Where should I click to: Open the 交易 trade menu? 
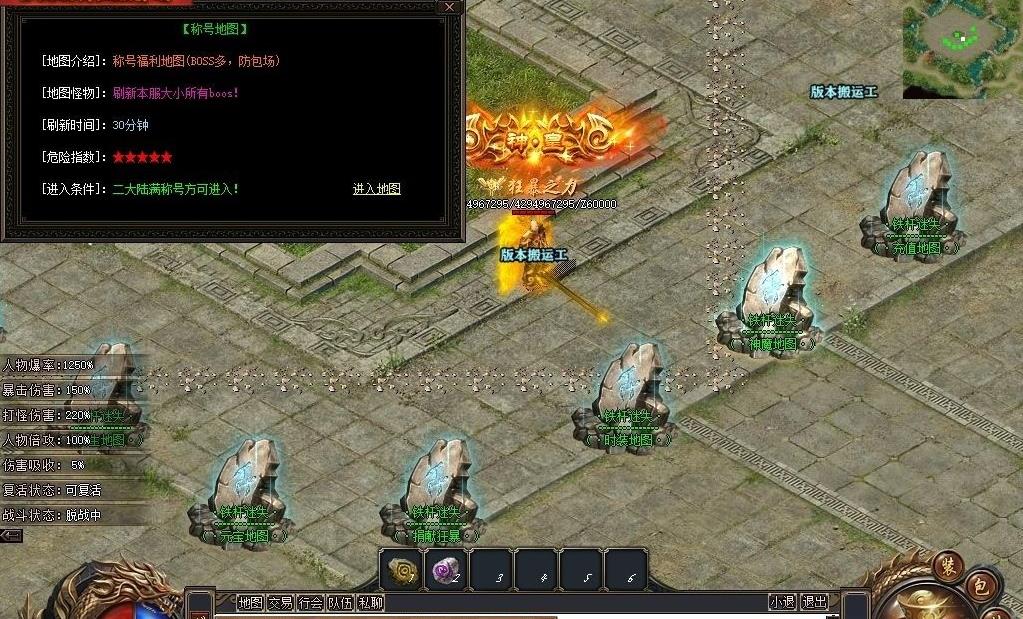click(x=280, y=602)
